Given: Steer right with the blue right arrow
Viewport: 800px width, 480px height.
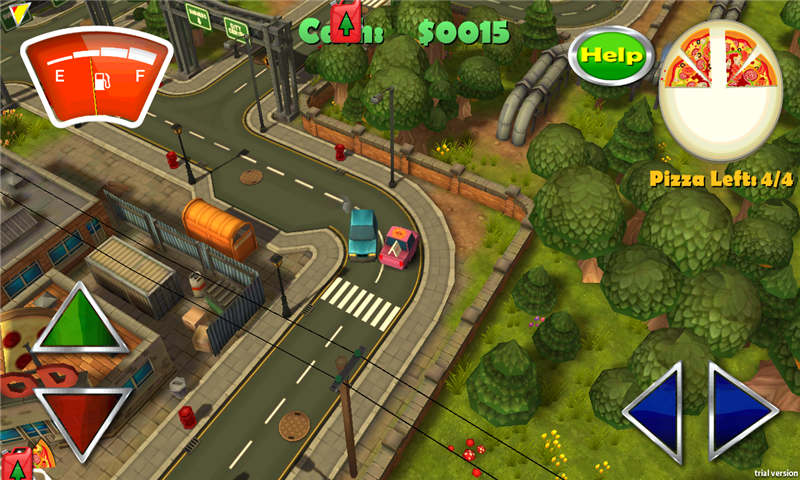Looking at the screenshot, I should pos(739,410).
